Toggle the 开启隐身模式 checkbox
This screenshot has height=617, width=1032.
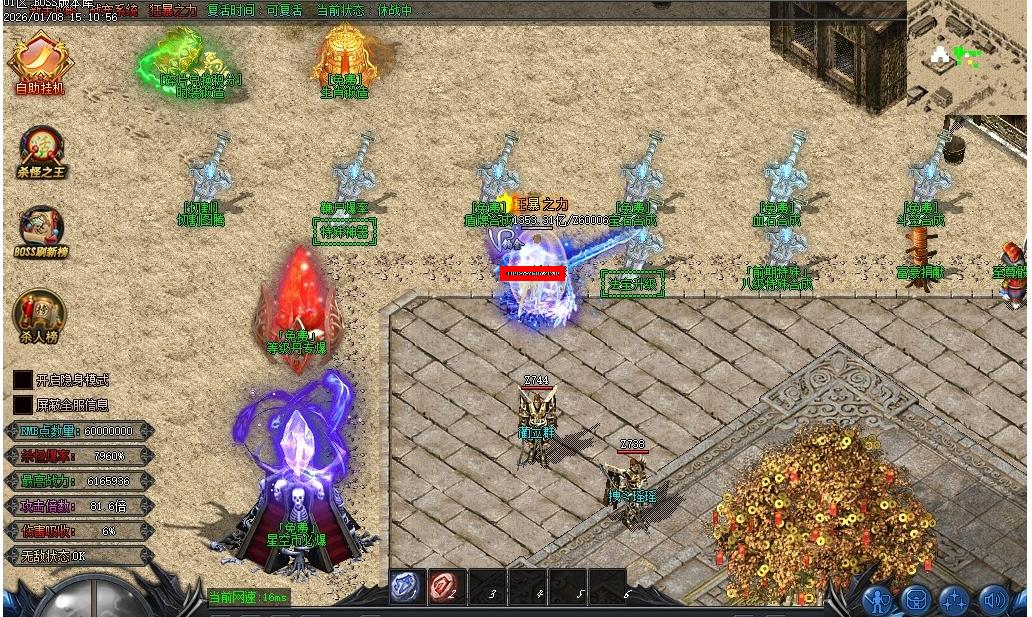[x=22, y=380]
